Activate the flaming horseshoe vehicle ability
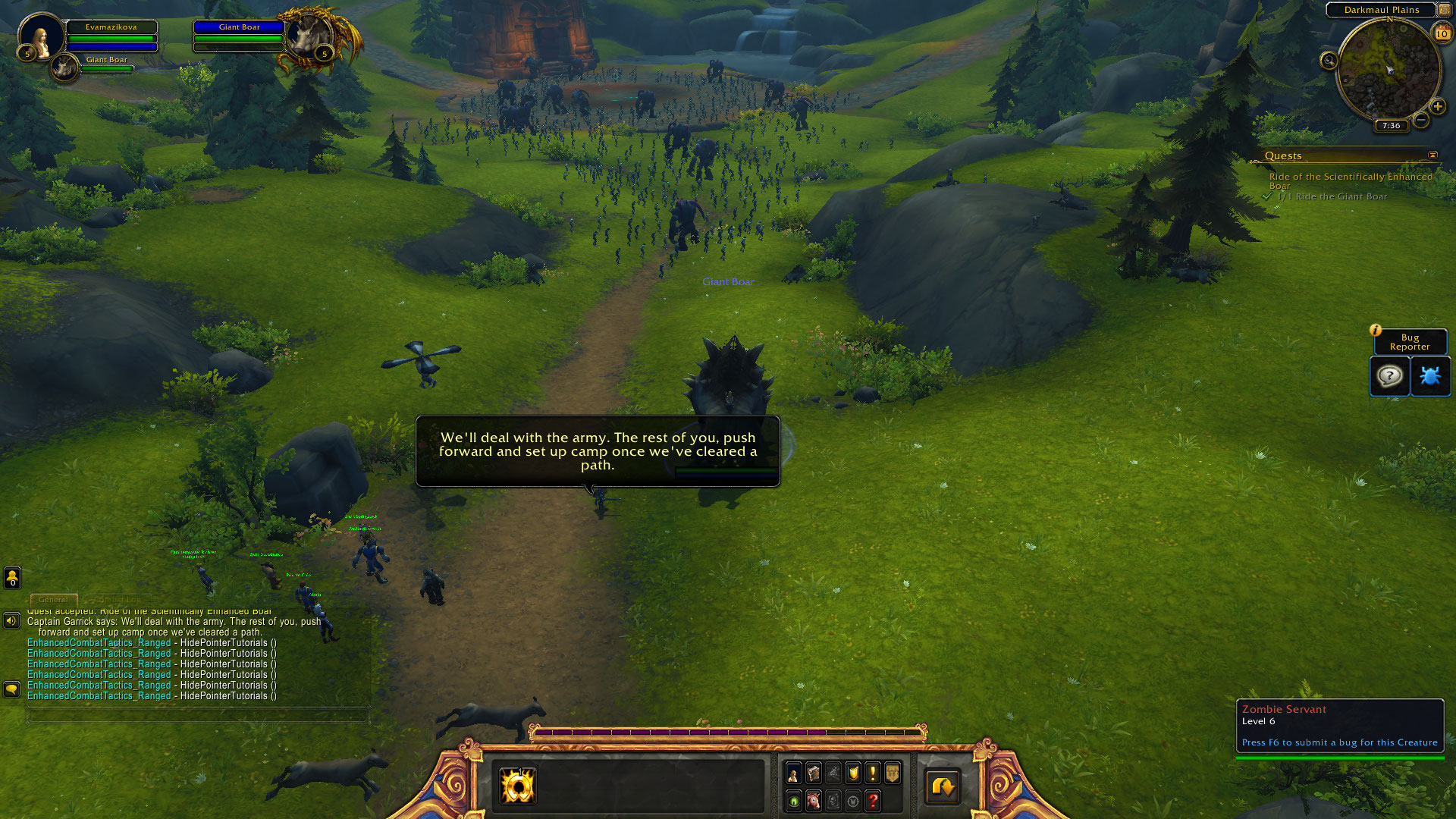This screenshot has height=819, width=1456. coord(518,786)
